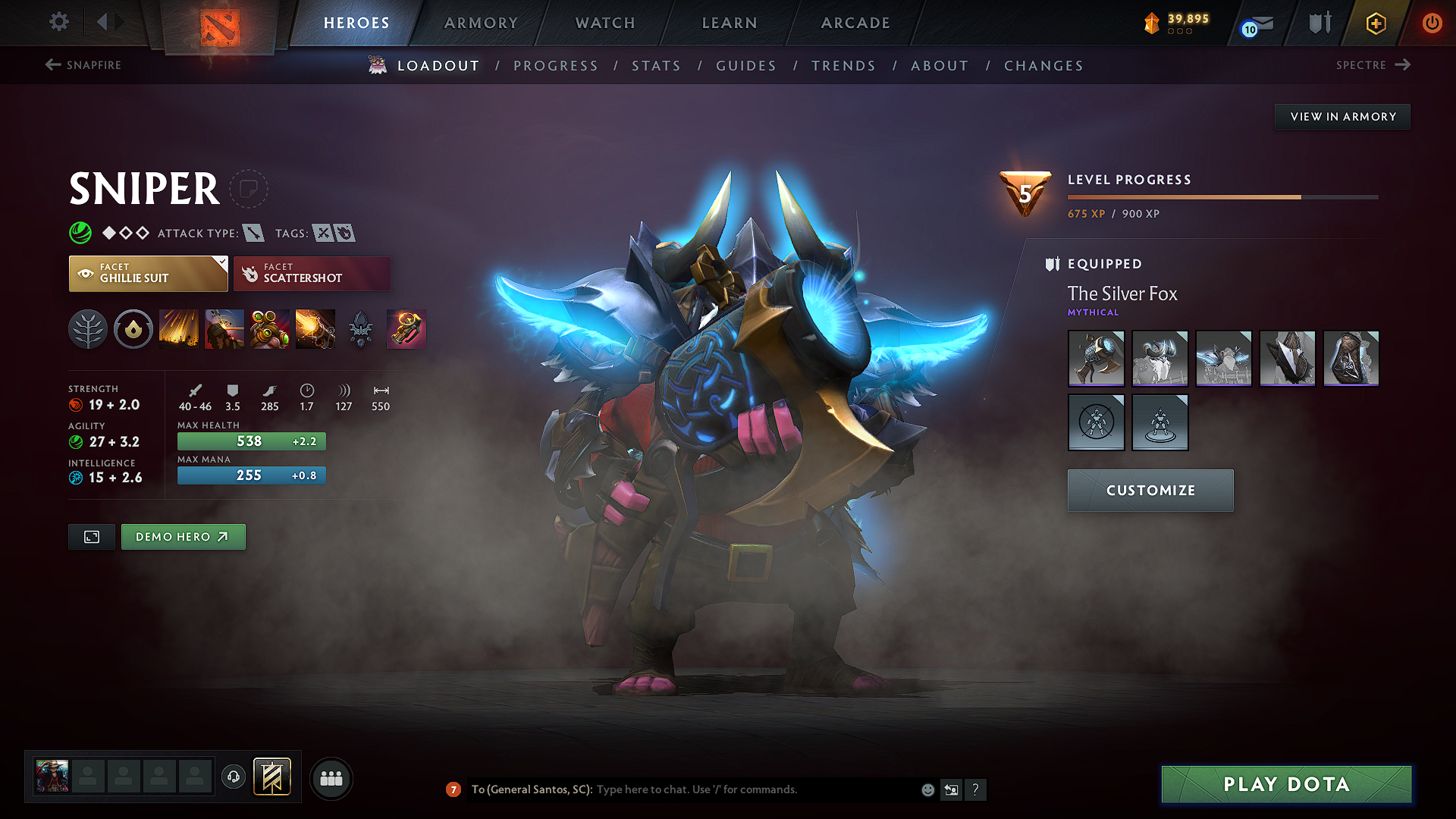Image resolution: width=1456 pixels, height=819 pixels.
Task: Open the guild banner icon near party slots
Action: pos(271,777)
